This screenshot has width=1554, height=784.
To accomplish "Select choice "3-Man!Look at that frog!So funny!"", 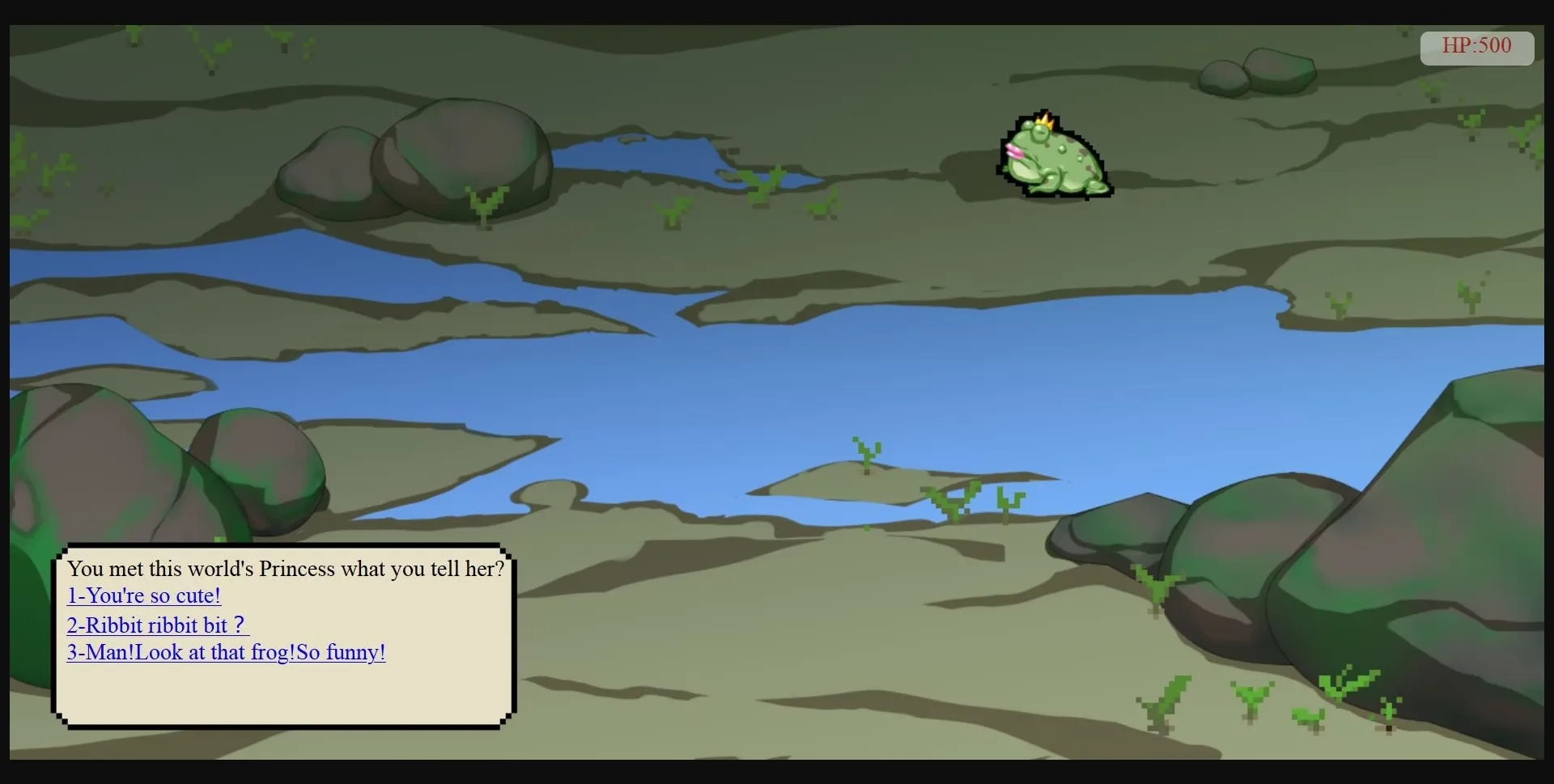I will [226, 652].
